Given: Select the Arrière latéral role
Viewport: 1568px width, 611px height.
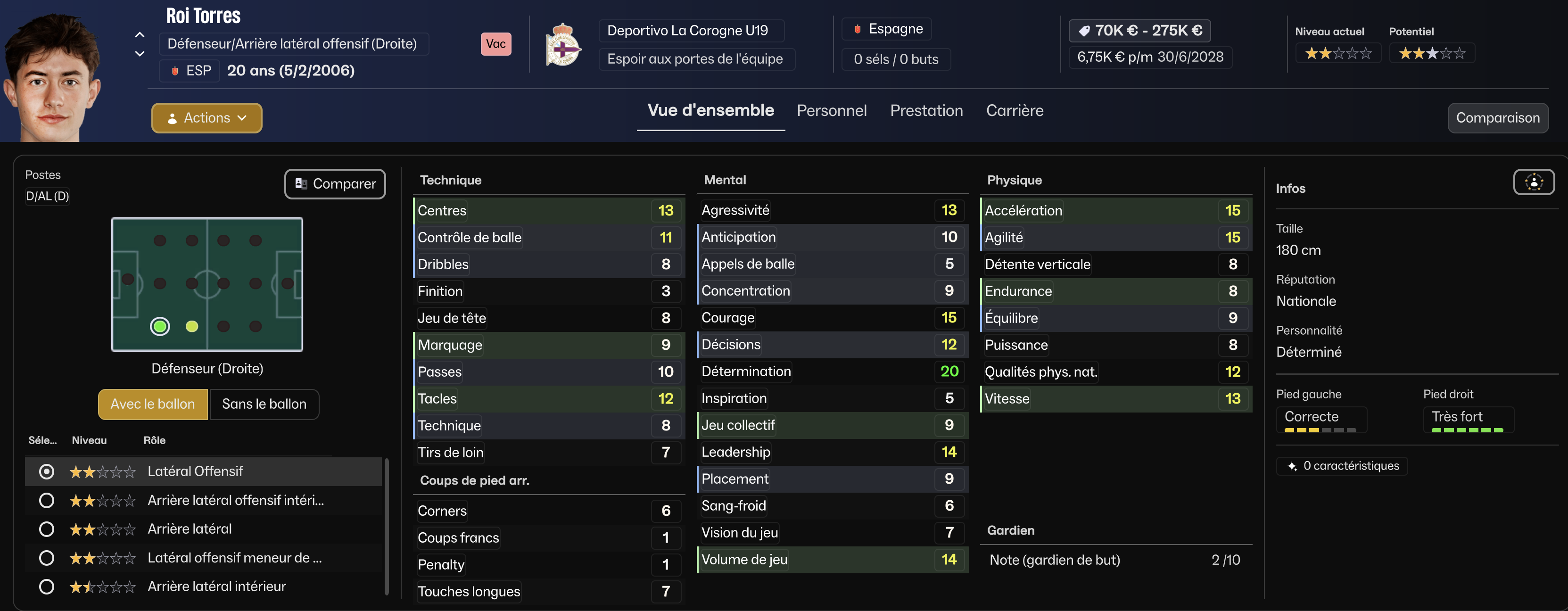Looking at the screenshot, I should click(x=47, y=529).
